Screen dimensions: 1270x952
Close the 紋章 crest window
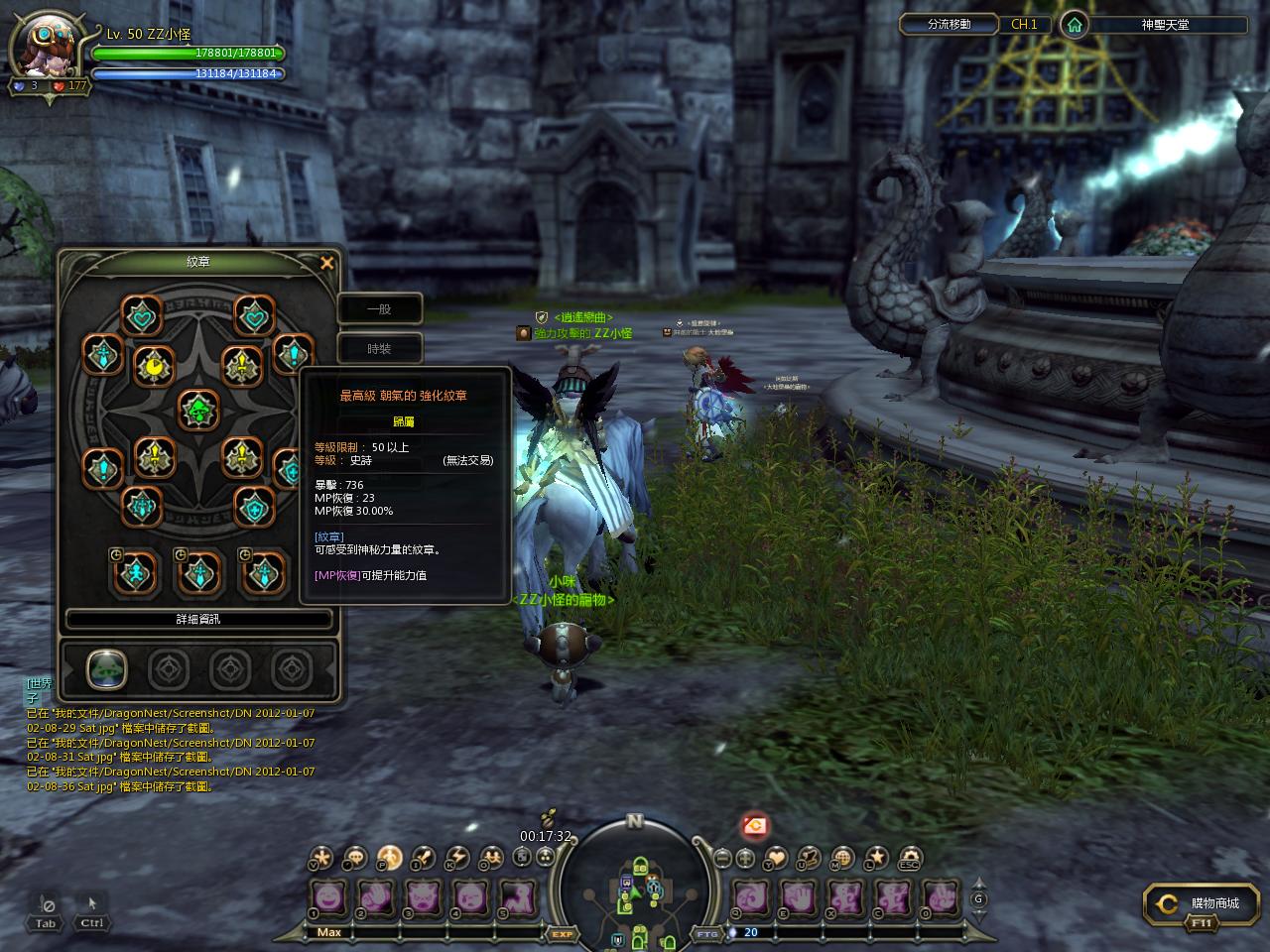(x=326, y=263)
